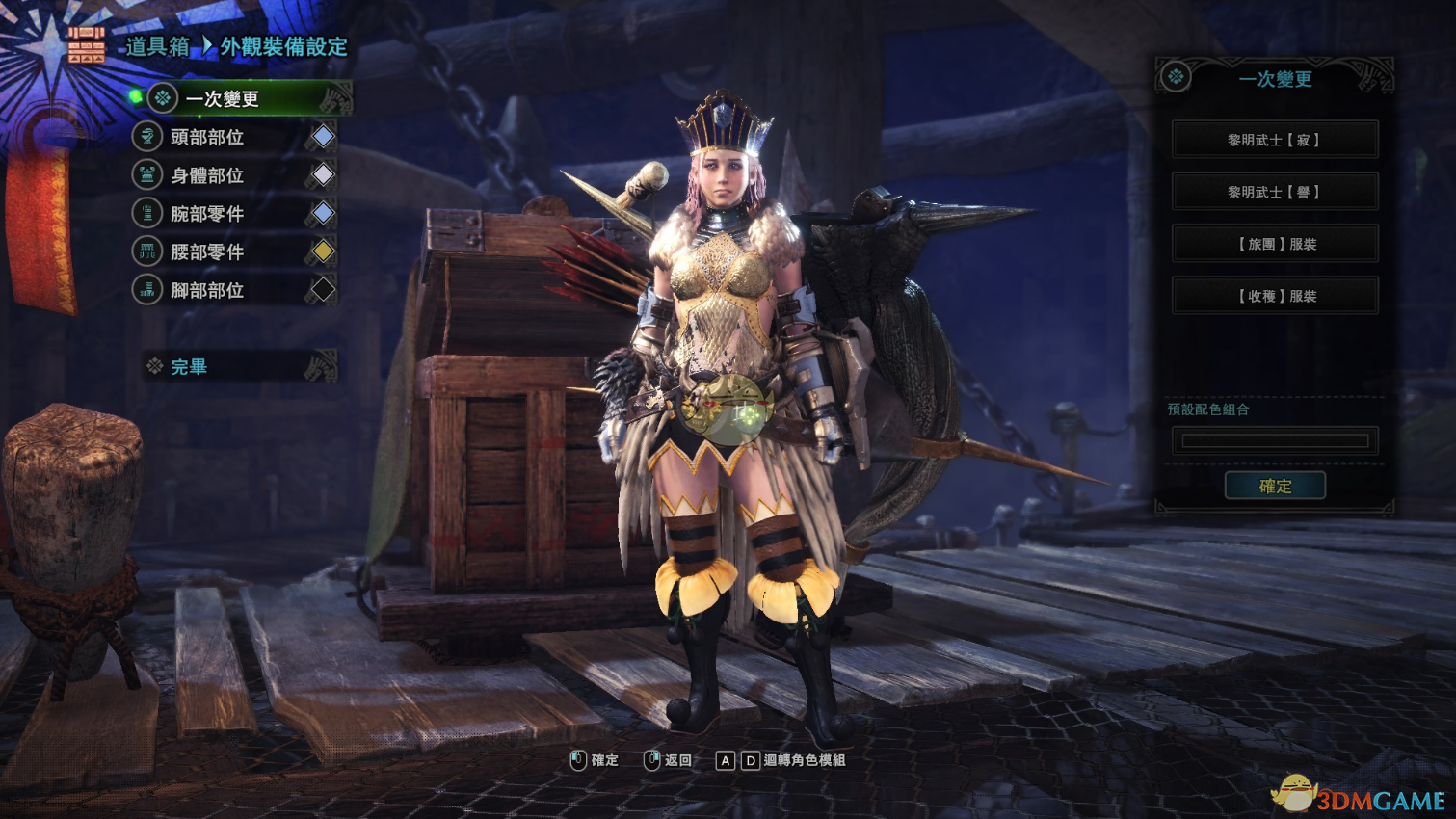Click the black diamond beside 腳部部位

323,289
